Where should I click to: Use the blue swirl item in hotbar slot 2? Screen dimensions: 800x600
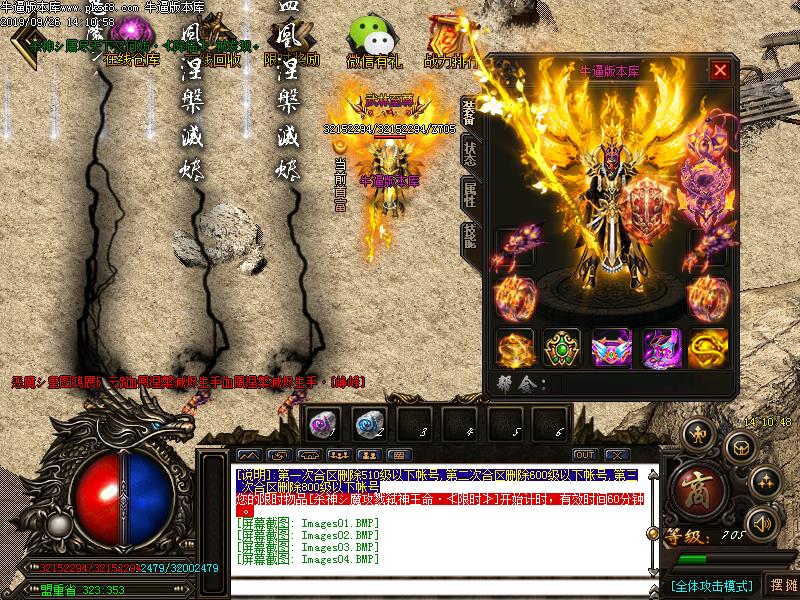point(367,424)
